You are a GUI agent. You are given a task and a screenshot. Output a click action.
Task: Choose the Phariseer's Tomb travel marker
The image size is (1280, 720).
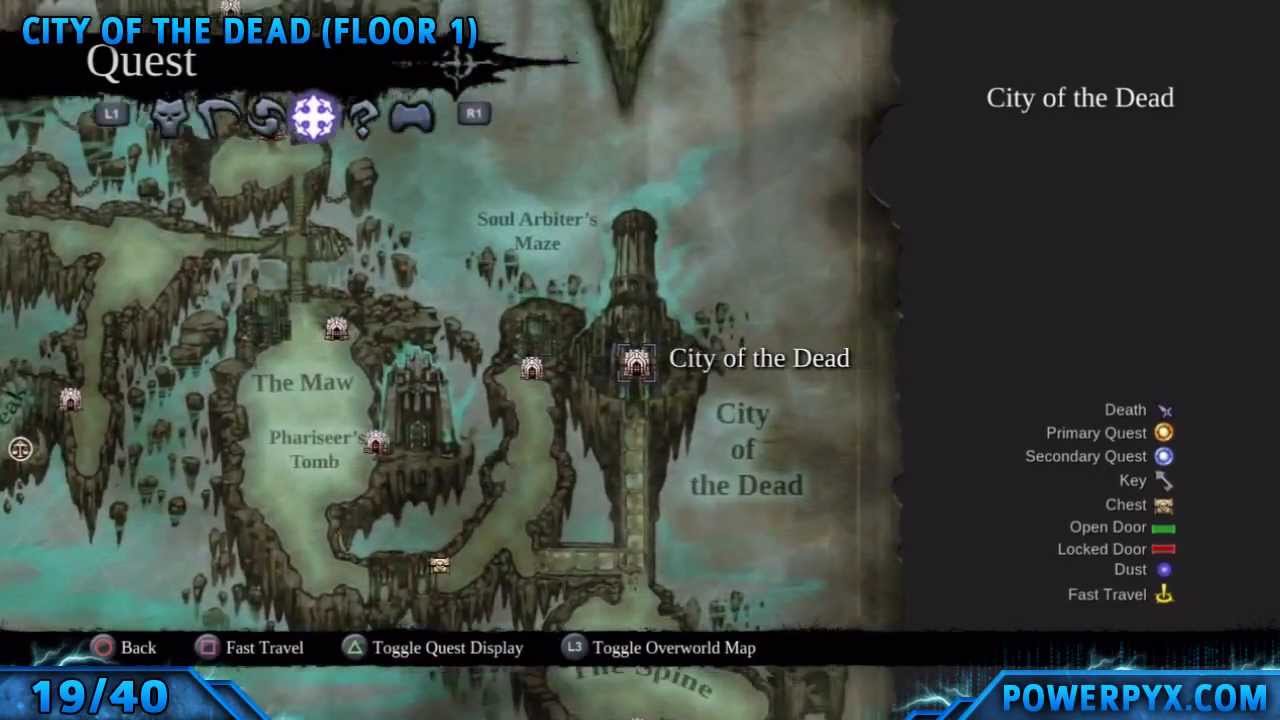point(376,442)
